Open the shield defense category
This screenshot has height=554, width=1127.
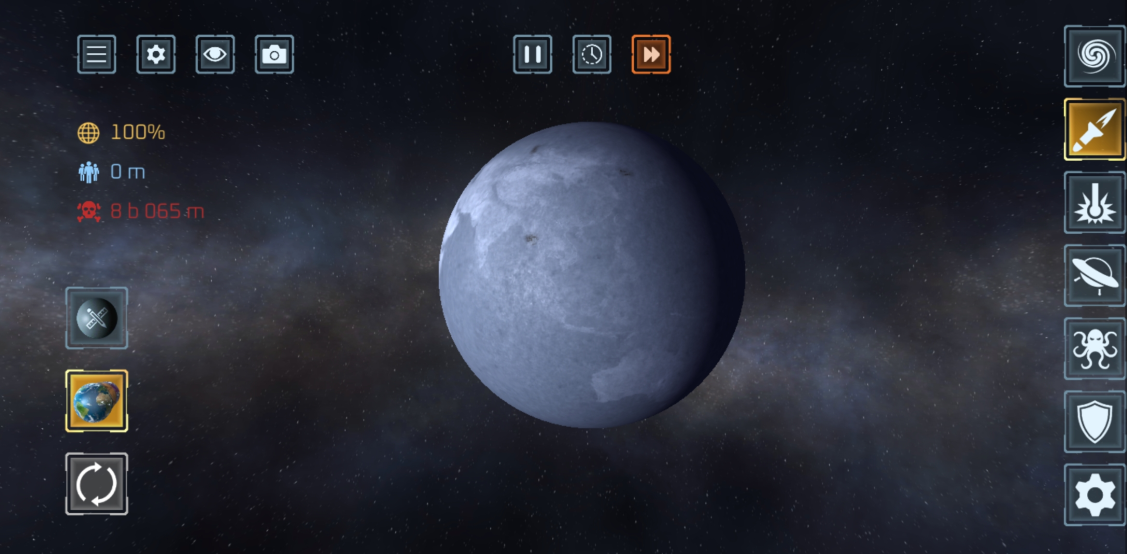pos(1094,422)
